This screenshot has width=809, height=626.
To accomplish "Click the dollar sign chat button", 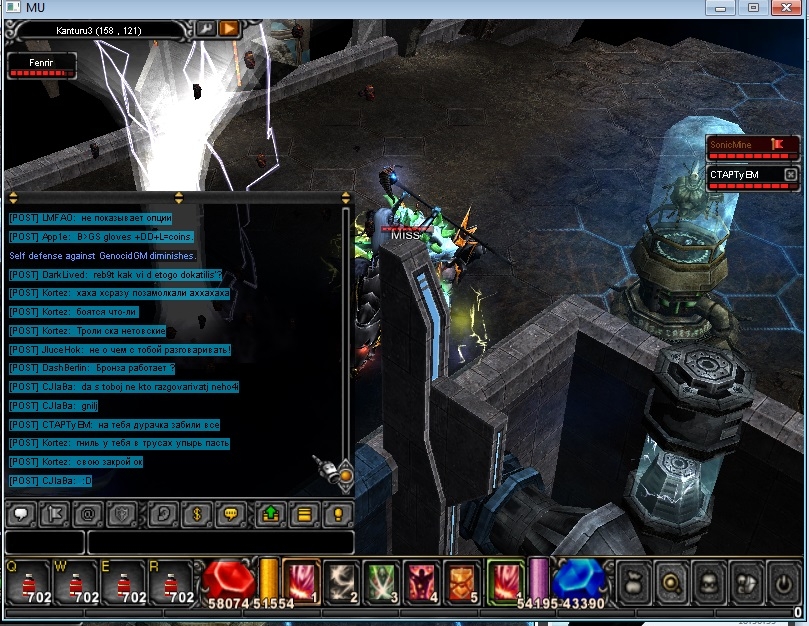I will click(198, 515).
